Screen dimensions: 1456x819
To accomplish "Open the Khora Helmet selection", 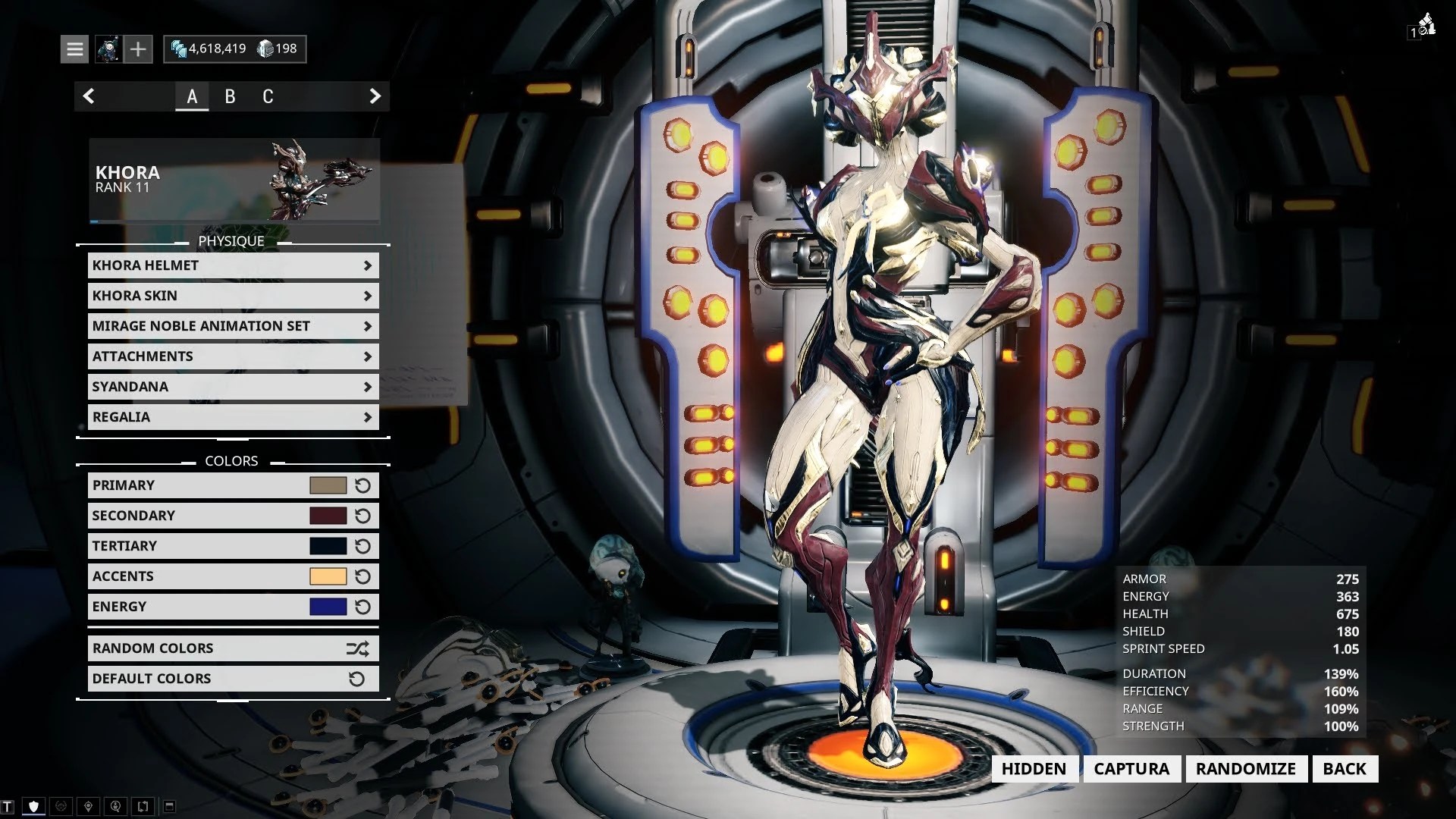I will tap(233, 265).
